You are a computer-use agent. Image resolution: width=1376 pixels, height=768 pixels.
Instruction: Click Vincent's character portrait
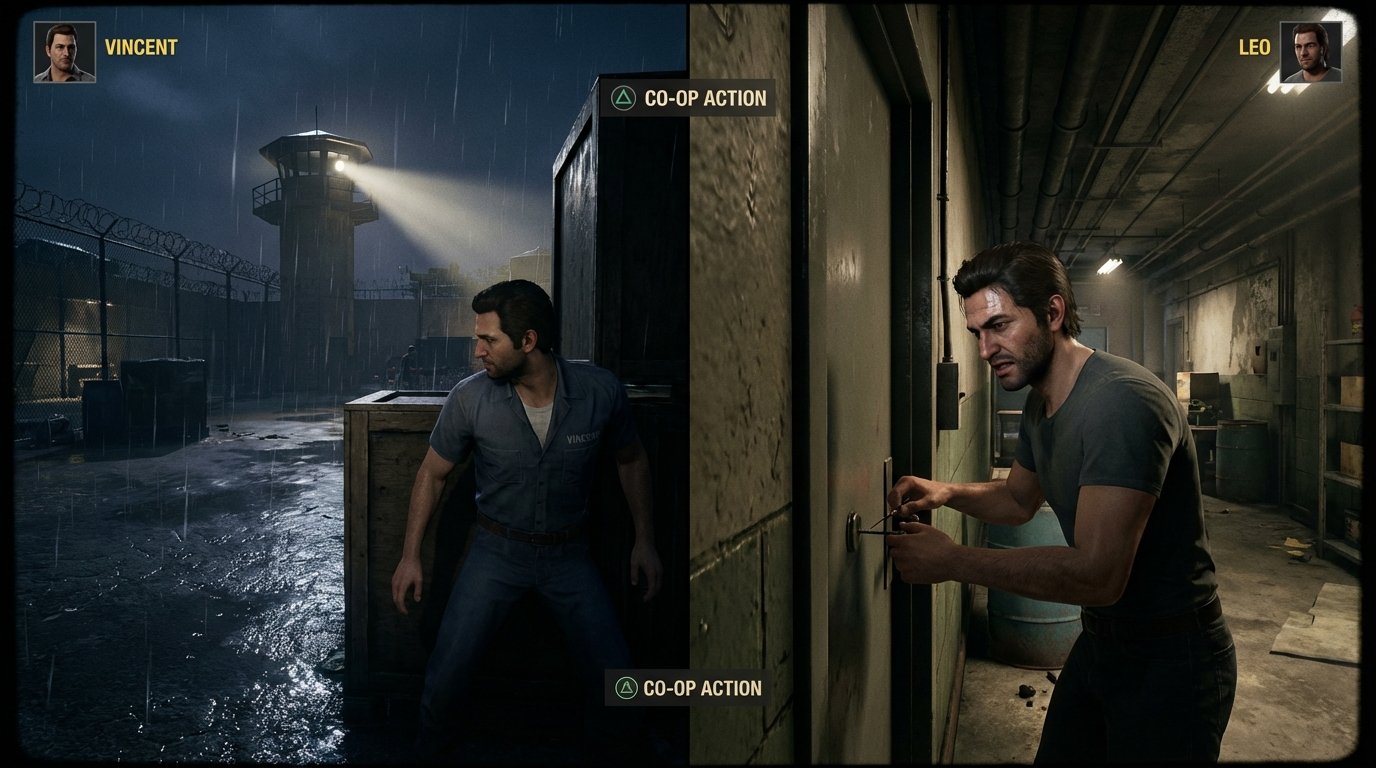click(x=65, y=52)
